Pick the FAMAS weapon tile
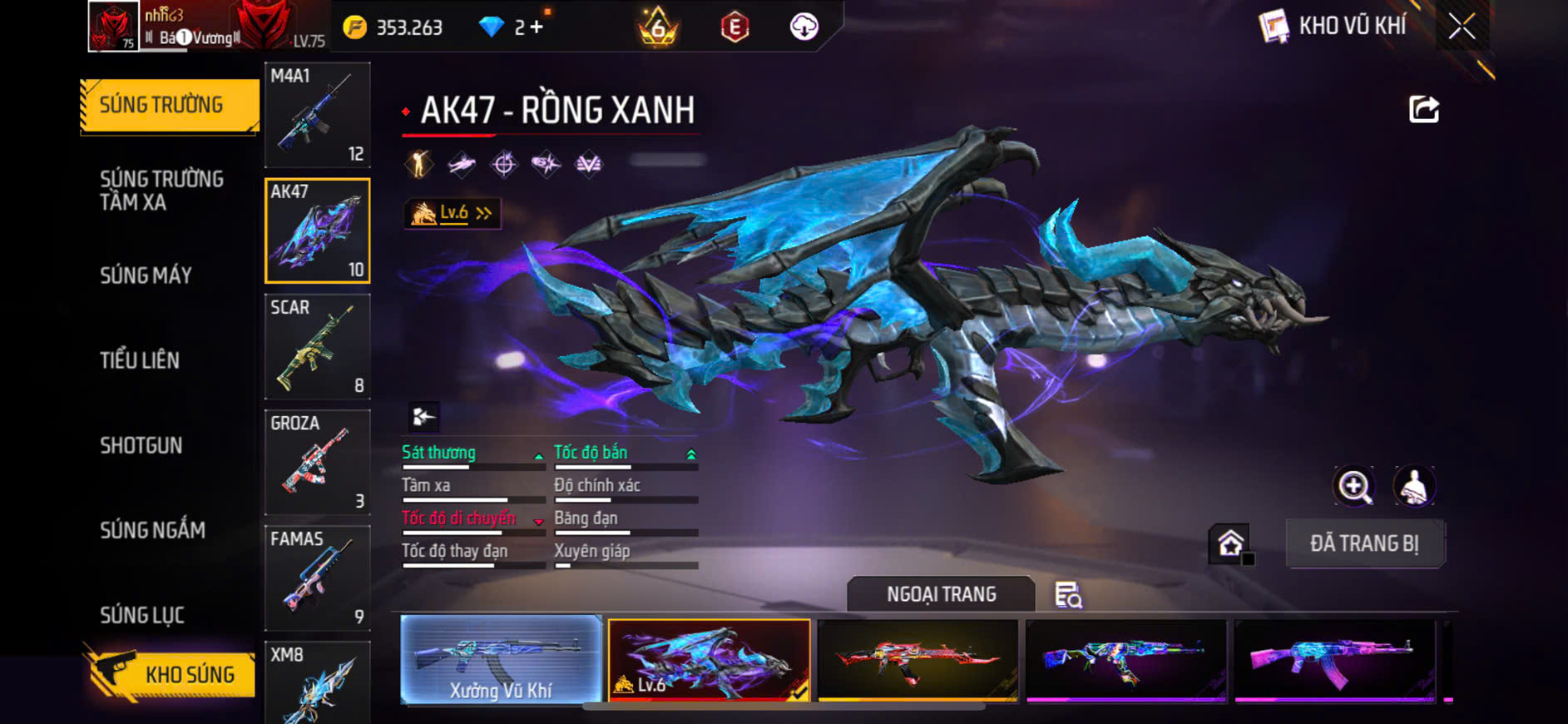The image size is (1568, 724). pos(317,578)
